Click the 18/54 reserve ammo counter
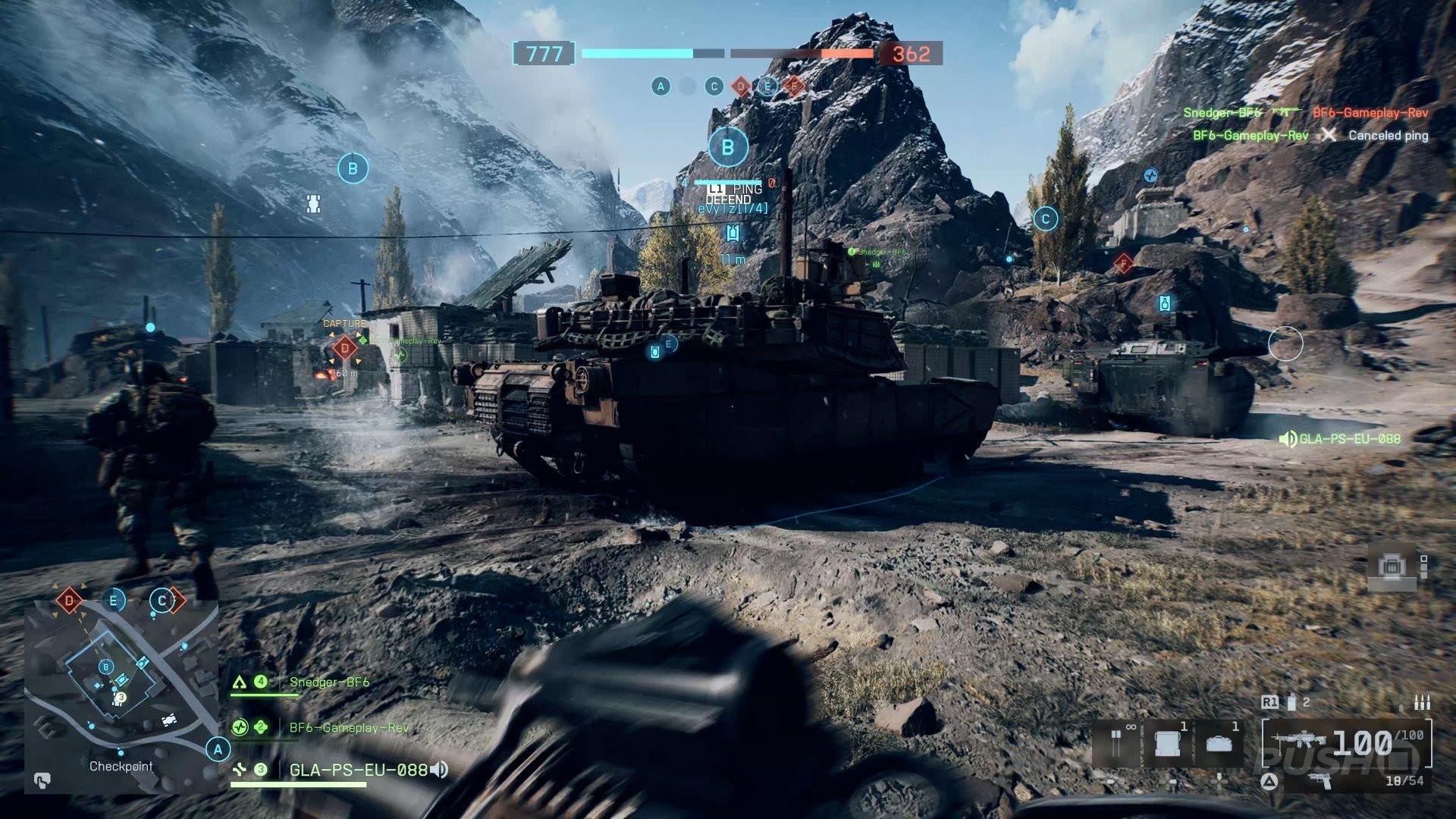This screenshot has width=1456, height=819. [x=1405, y=781]
